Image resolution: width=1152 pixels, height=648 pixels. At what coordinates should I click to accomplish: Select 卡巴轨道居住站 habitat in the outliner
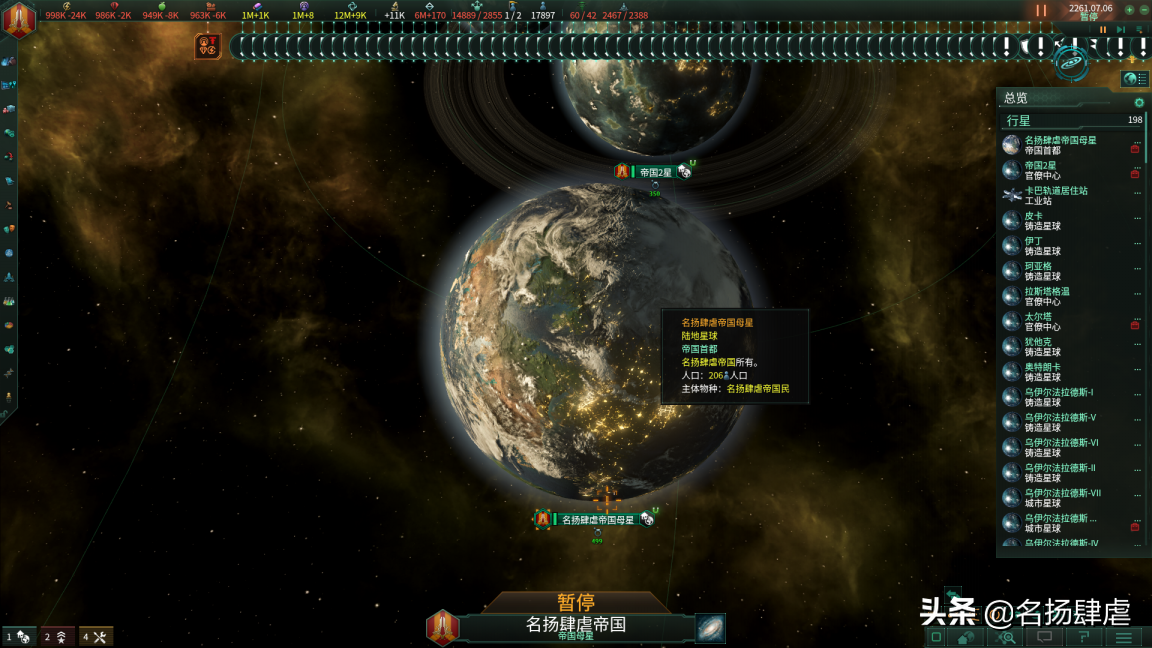click(x=1056, y=195)
